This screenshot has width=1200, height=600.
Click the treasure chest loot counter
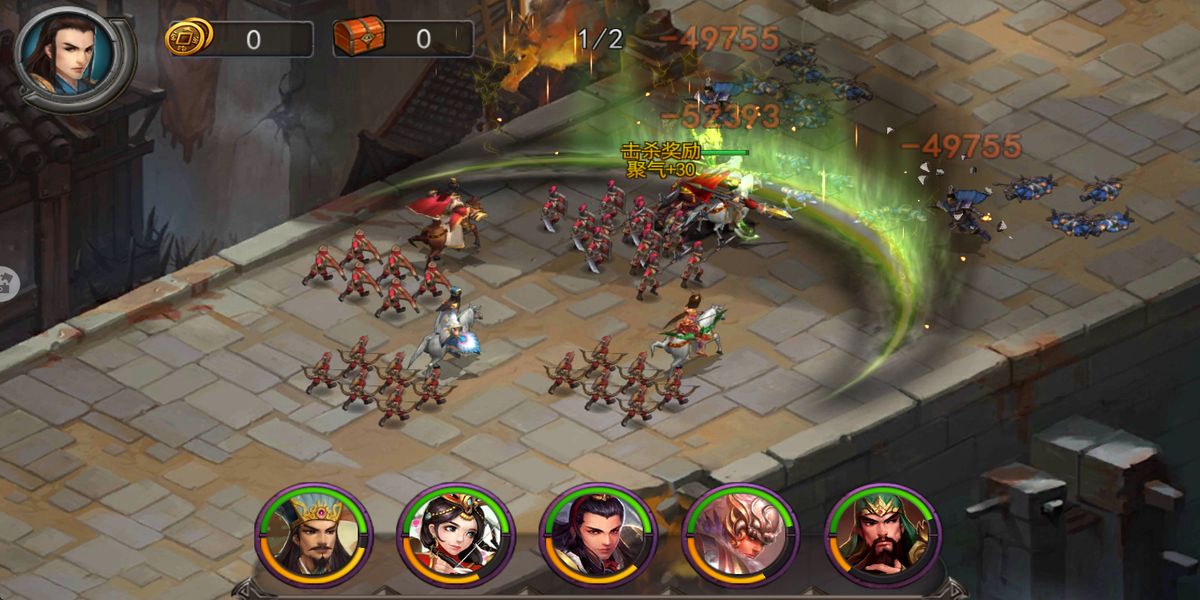coord(403,39)
